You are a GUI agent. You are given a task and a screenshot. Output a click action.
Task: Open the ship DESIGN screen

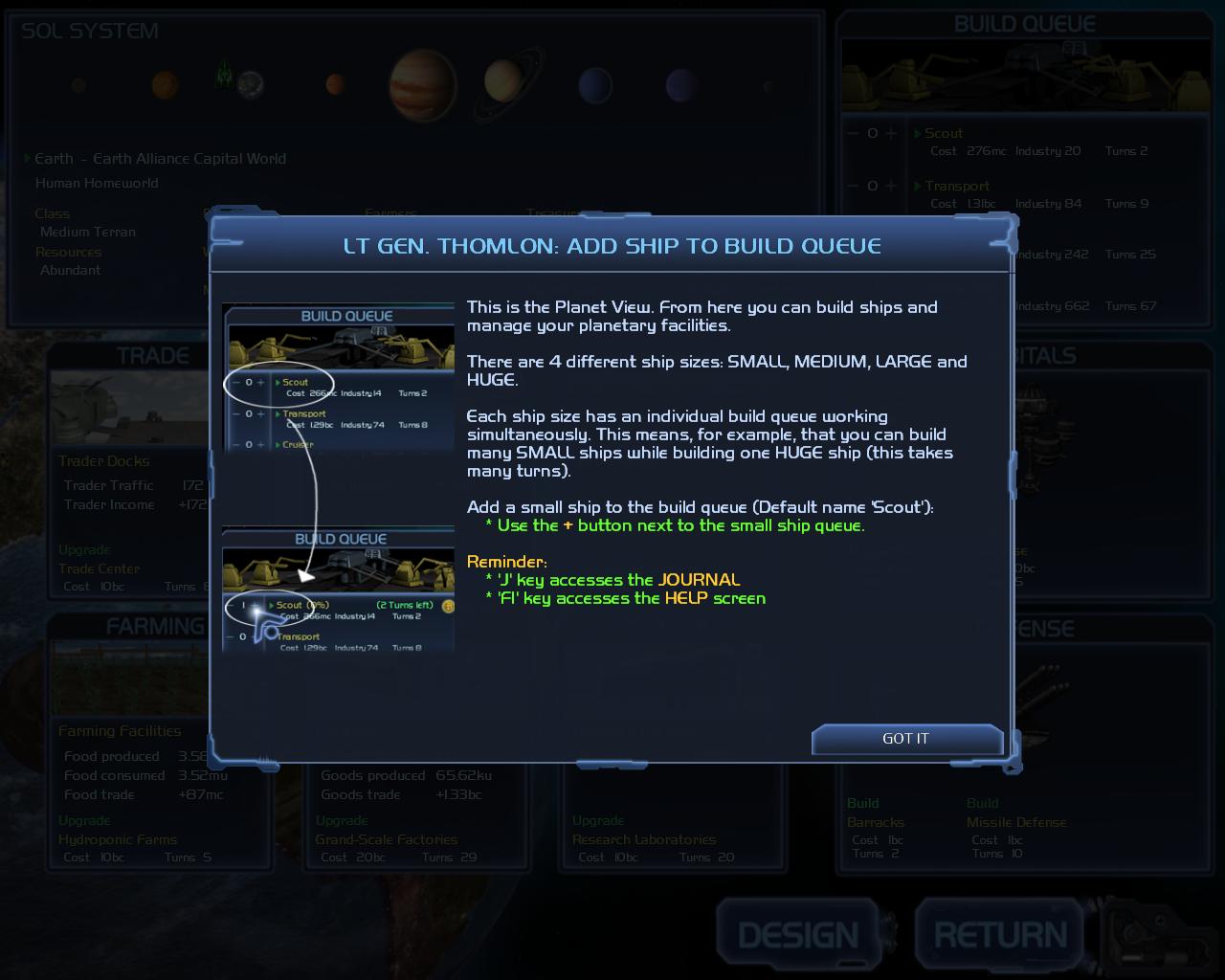pyautogui.click(x=798, y=935)
